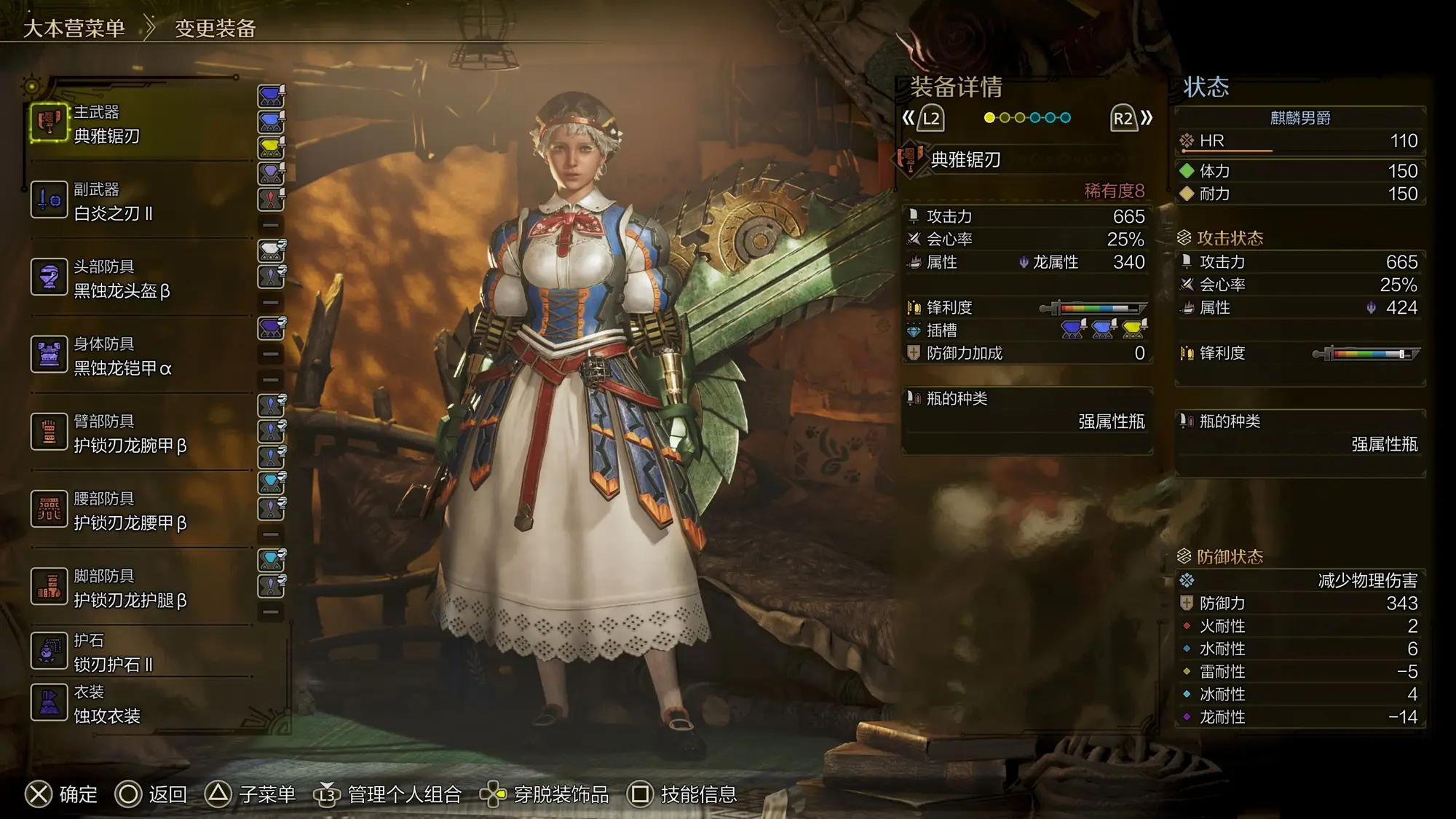
Task: Open 管理个人组合 loadout management
Action: pos(404,794)
